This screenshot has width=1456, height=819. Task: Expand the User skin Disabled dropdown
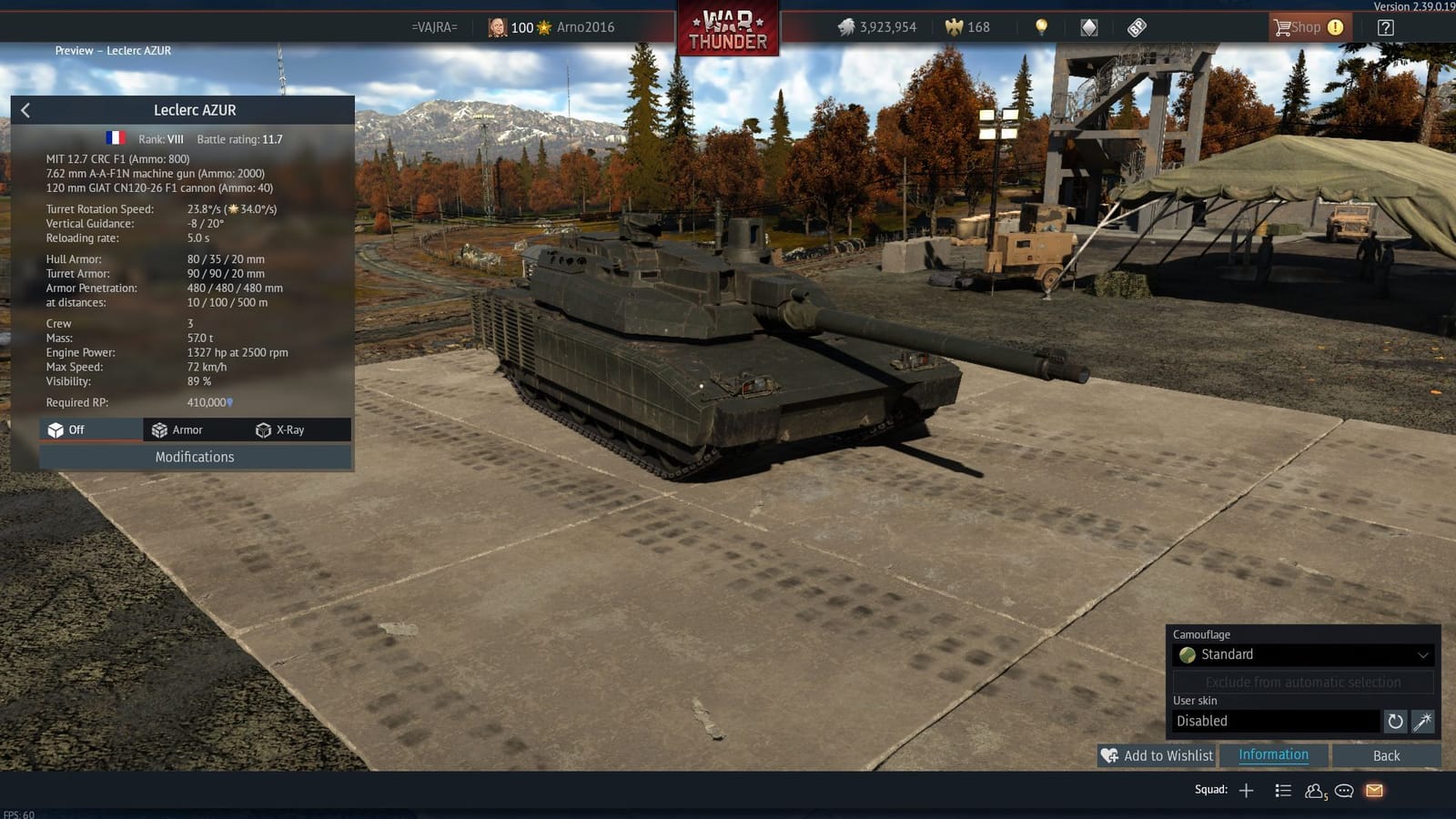tap(1274, 721)
